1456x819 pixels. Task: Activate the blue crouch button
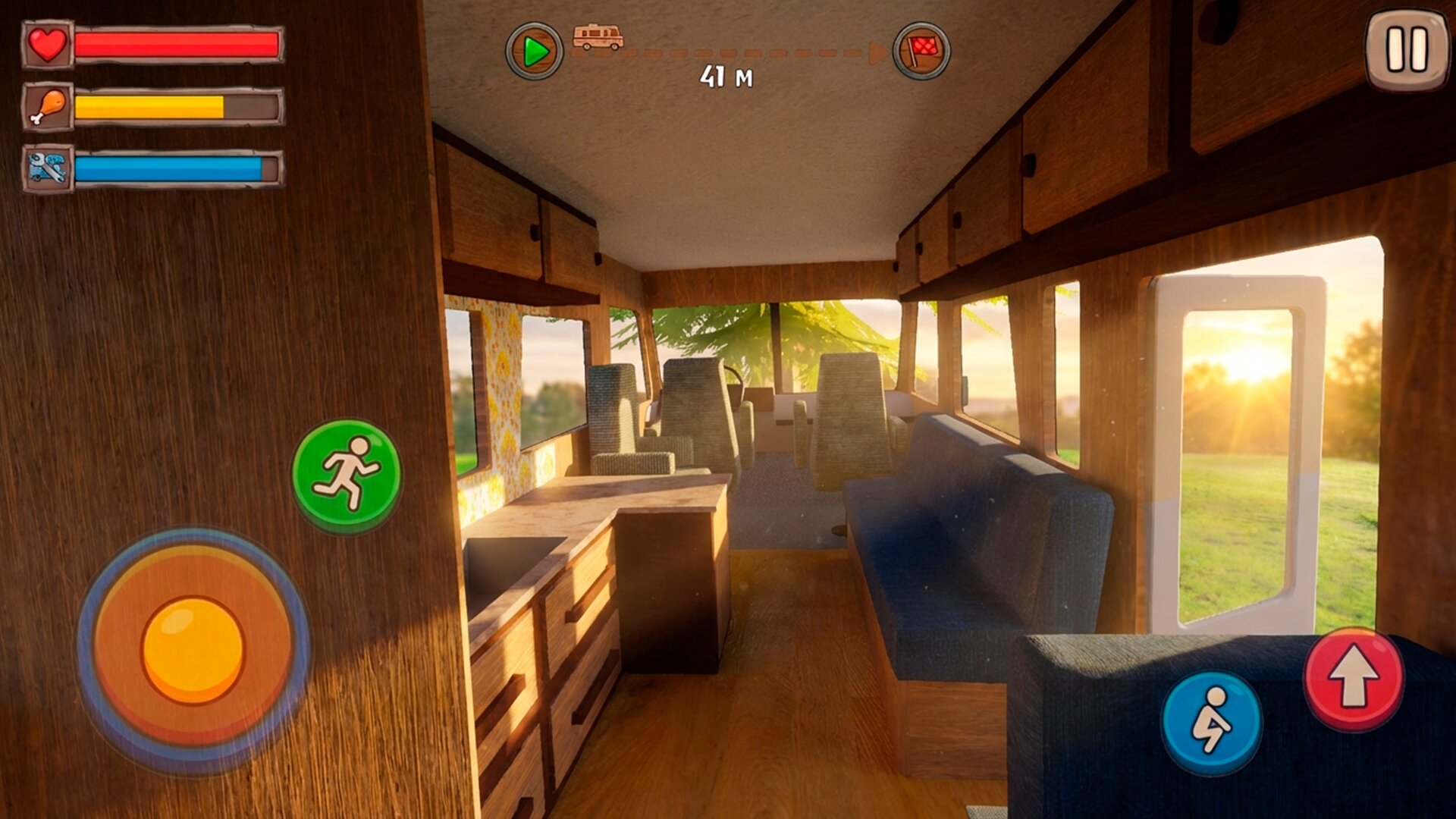coord(1211,723)
